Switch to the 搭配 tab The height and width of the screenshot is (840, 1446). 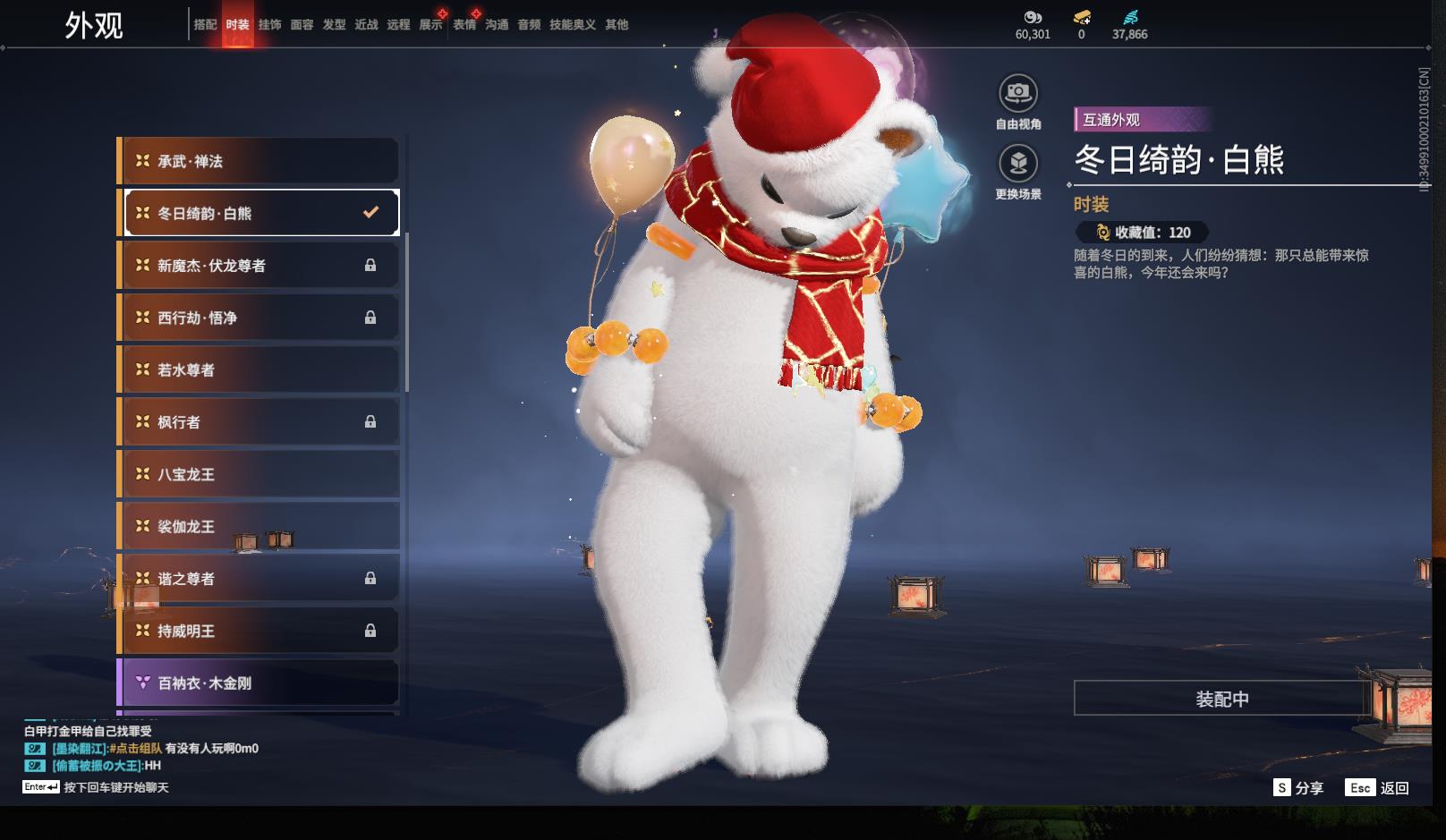tap(205, 25)
